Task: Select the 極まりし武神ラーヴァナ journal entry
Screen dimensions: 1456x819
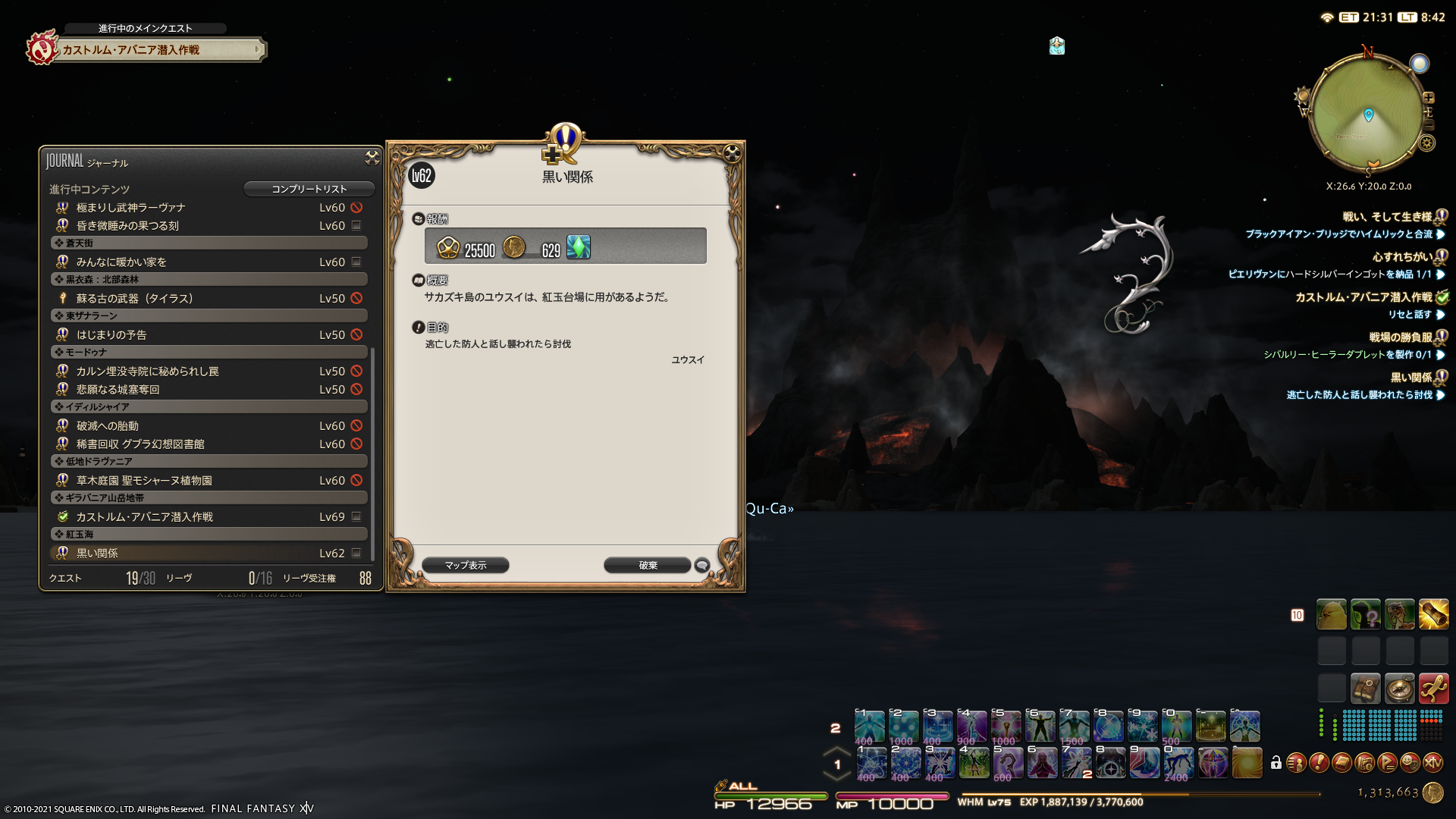Action: click(130, 207)
